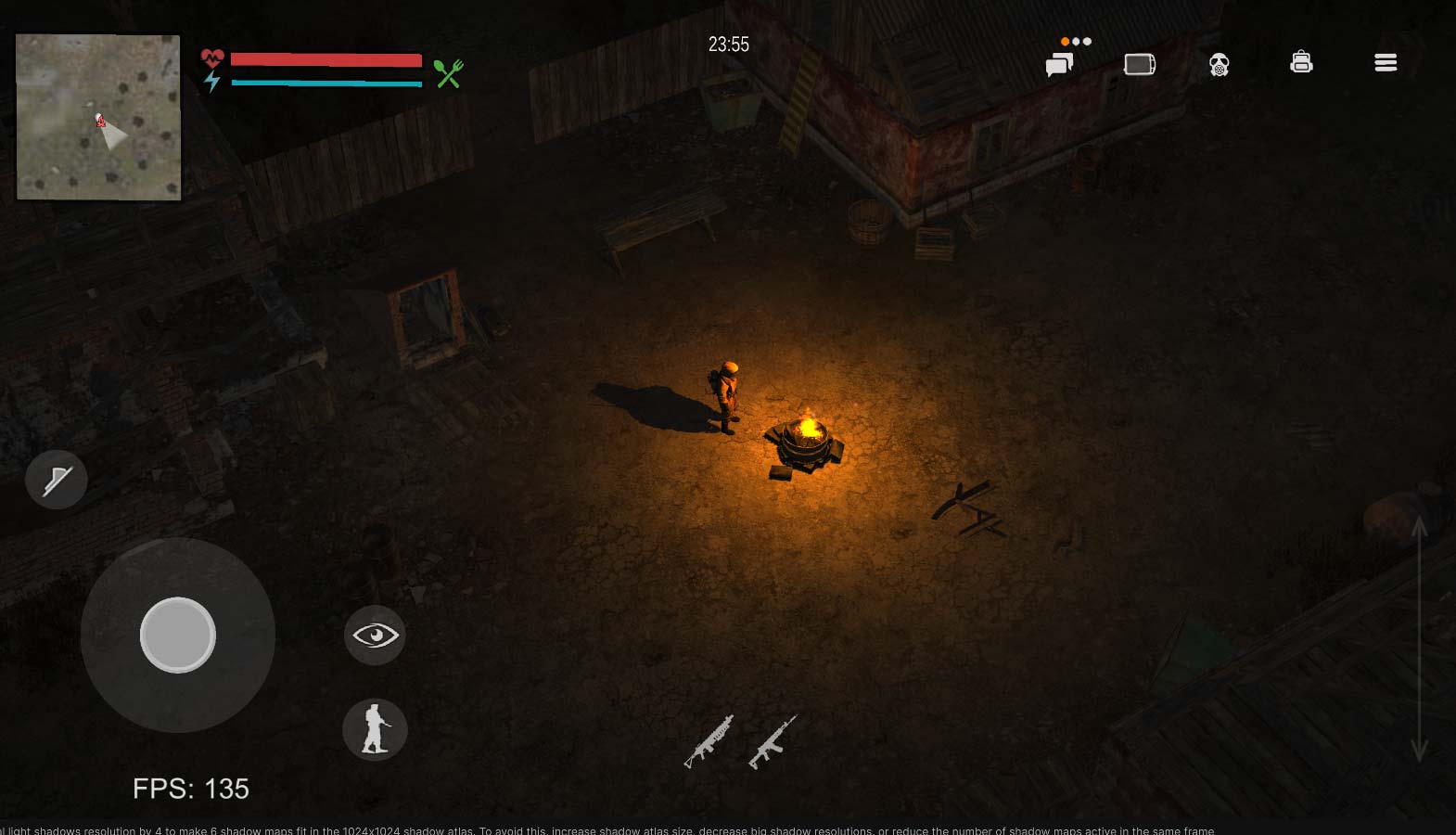Image resolution: width=1456 pixels, height=835 pixels.
Task: Tap the tablet device icon
Action: [x=1139, y=64]
